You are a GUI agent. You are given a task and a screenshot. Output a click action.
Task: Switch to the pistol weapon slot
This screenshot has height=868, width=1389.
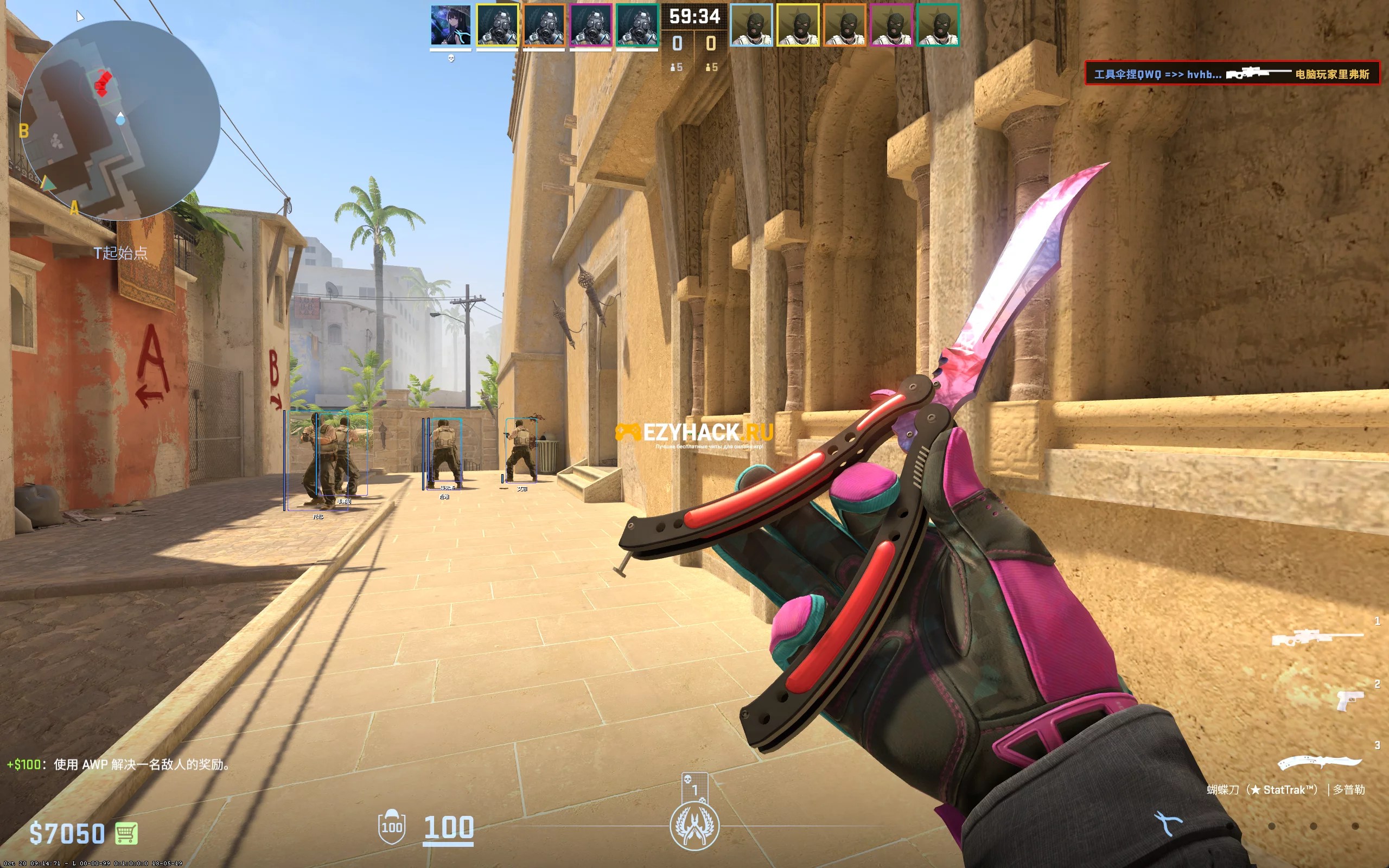pyautogui.click(x=1350, y=700)
